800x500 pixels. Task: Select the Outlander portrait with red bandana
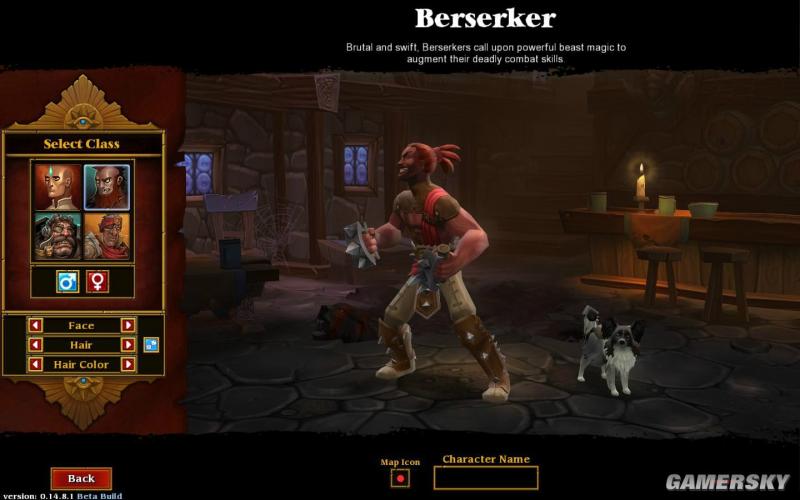click(x=105, y=235)
